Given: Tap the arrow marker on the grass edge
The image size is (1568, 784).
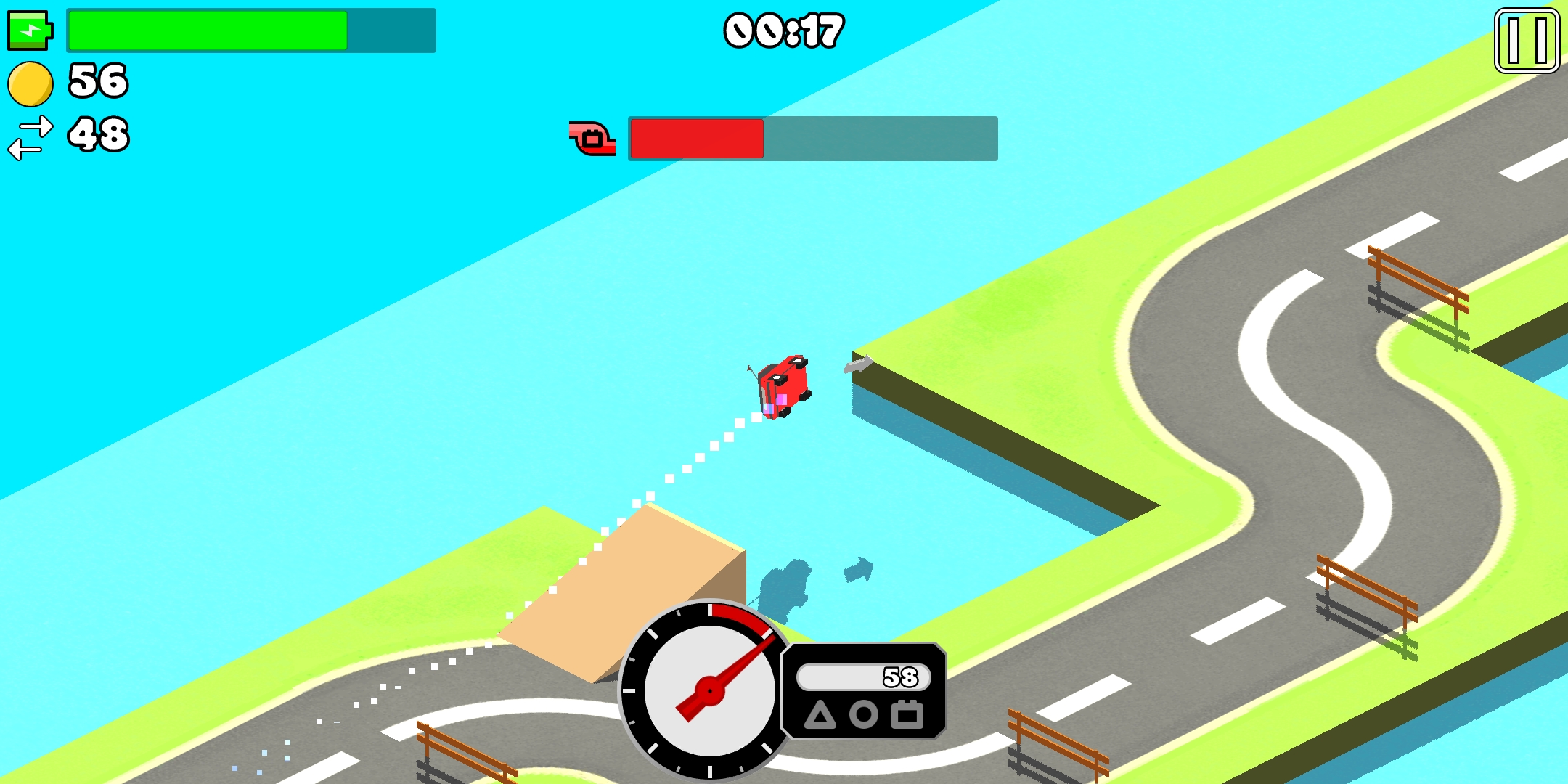Looking at the screenshot, I should pos(858,363).
